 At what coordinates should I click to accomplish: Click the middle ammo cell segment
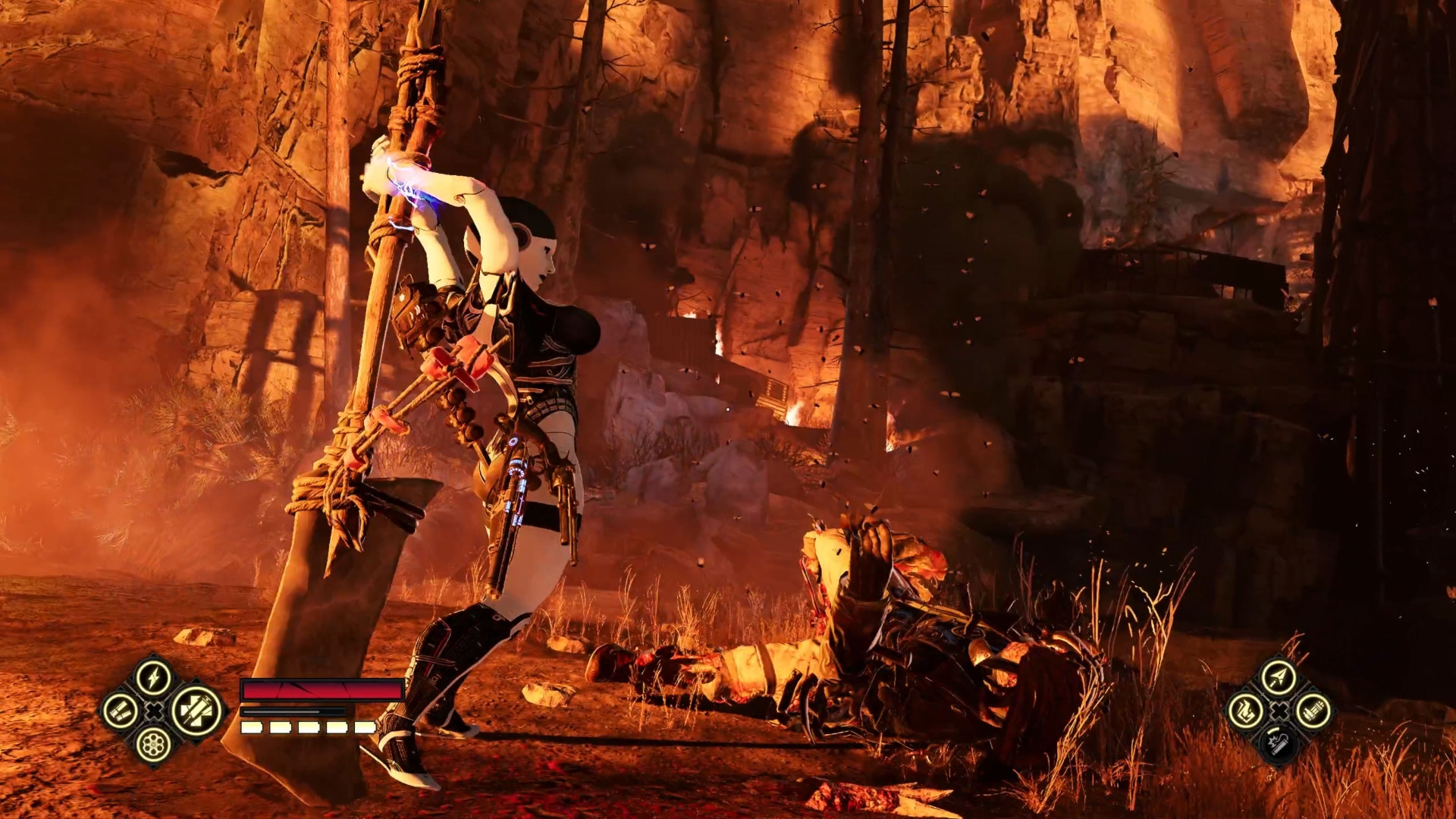pyautogui.click(x=309, y=727)
